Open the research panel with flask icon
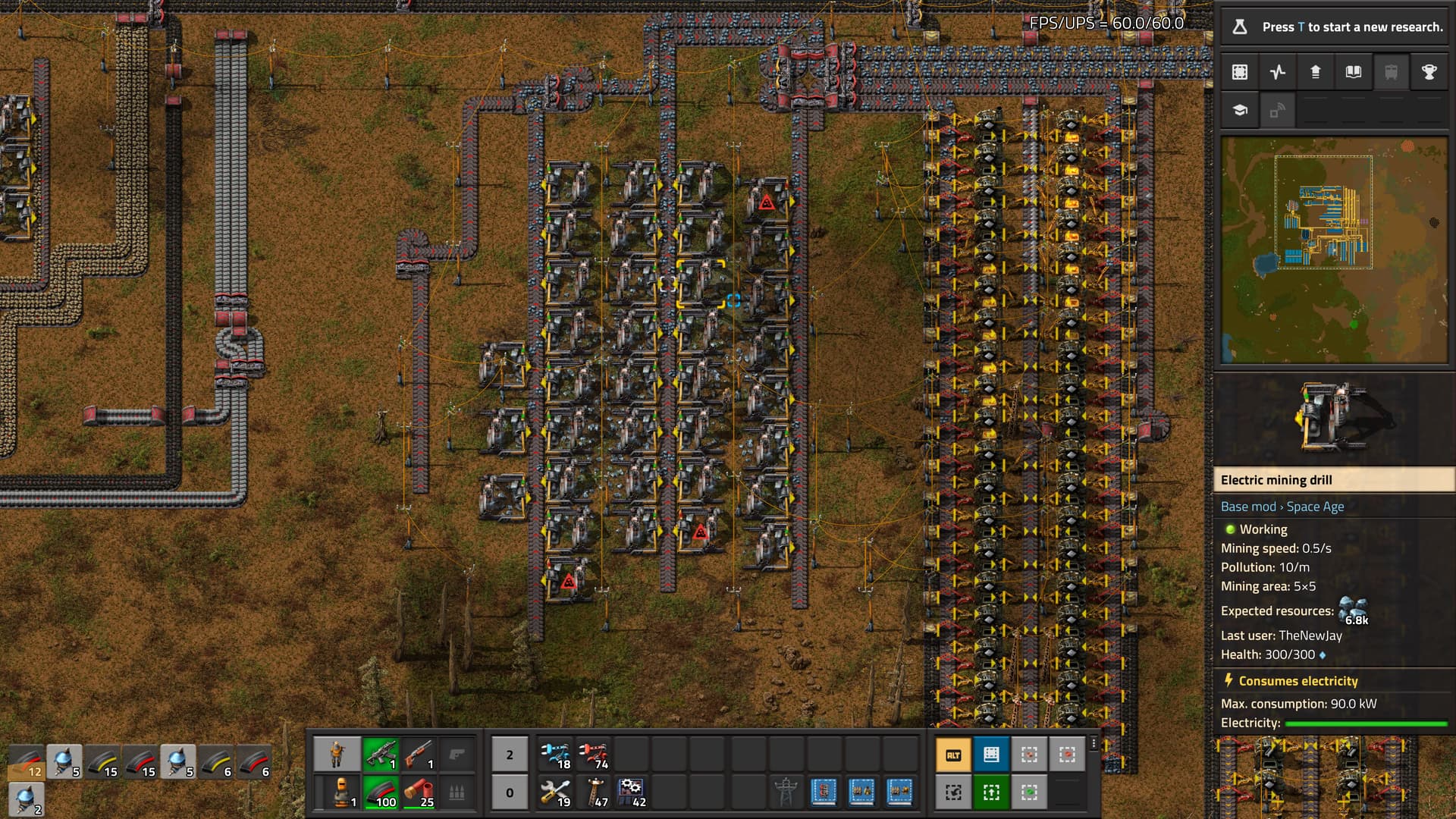Screen dimensions: 1456x819 coord(1240,27)
